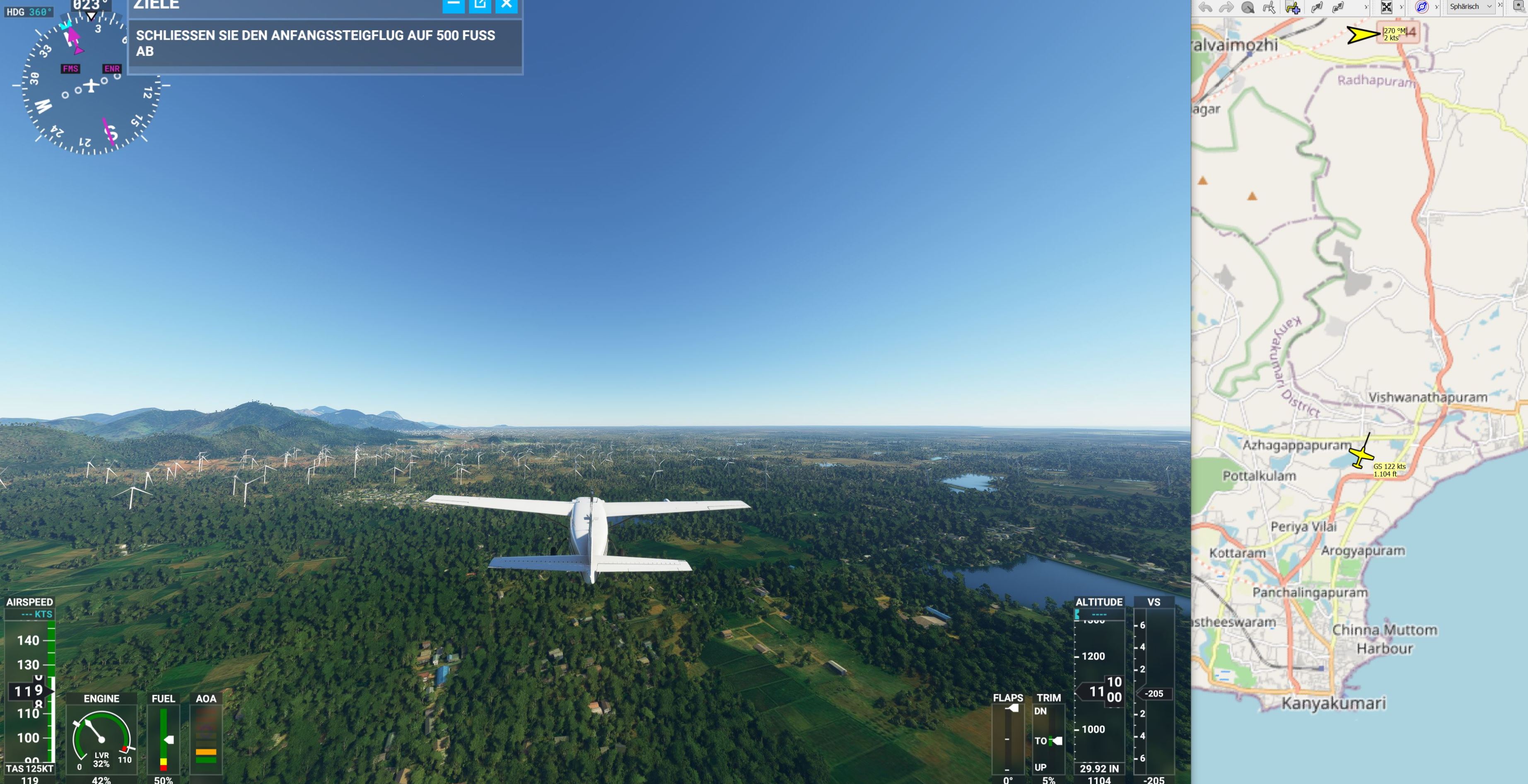This screenshot has width=1528, height=784.
Task: Minimize the Ziele objectives panel
Action: pos(453,5)
